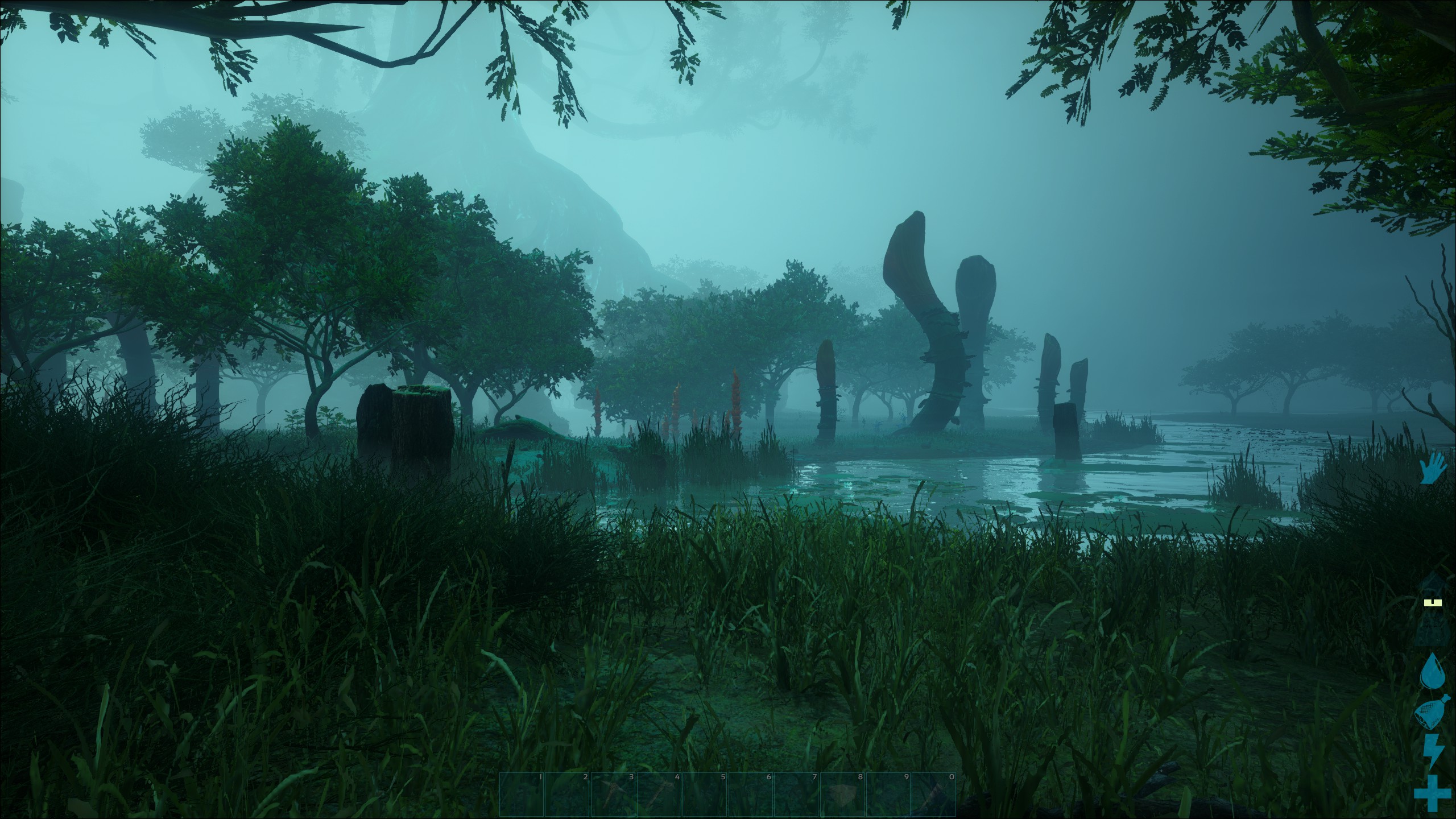Select hotbar slot 7
This screenshot has height=819, width=1456.
click(x=797, y=795)
